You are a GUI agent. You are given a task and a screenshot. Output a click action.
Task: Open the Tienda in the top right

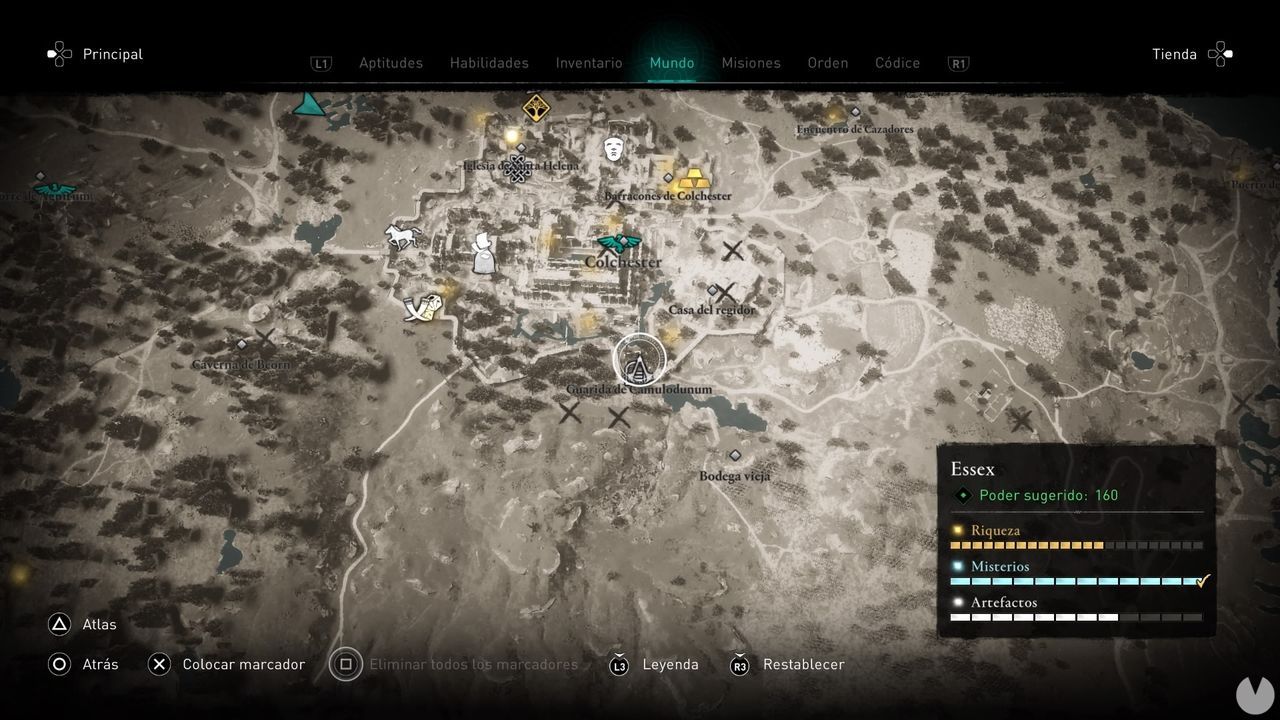point(1175,54)
